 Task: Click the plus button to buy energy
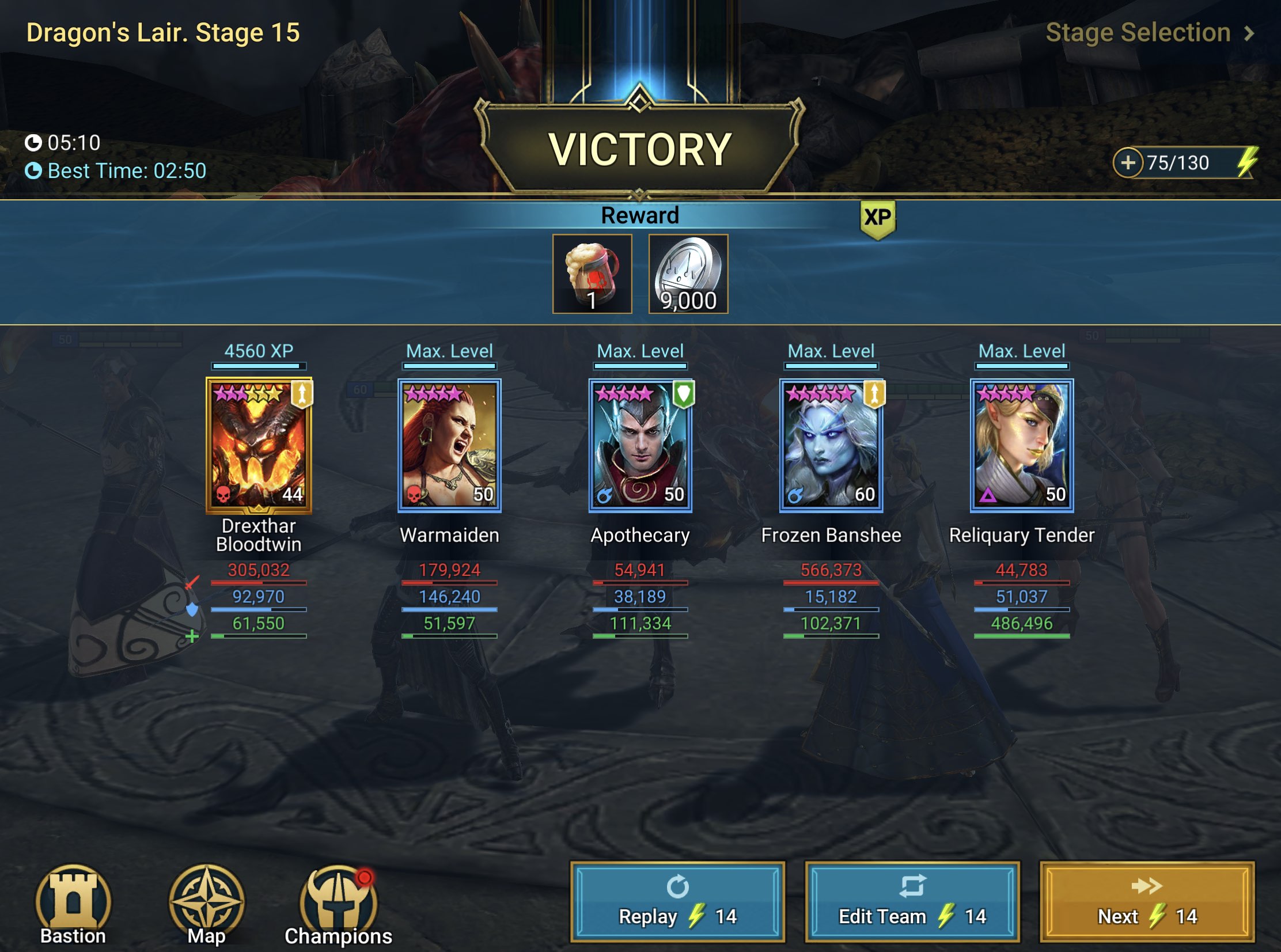[1131, 163]
